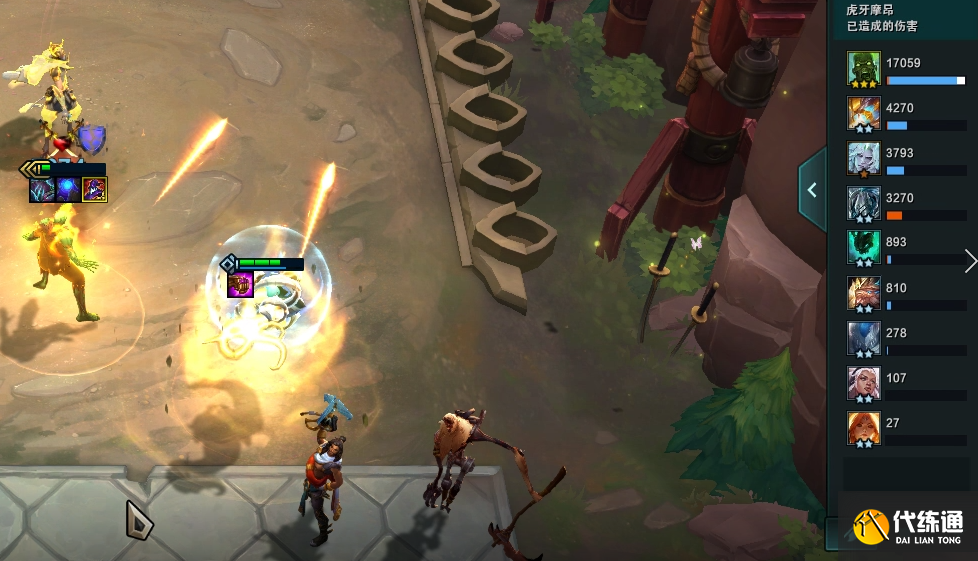Switch panel view using the right-side arrow
This screenshot has width=978, height=561.
[x=970, y=261]
